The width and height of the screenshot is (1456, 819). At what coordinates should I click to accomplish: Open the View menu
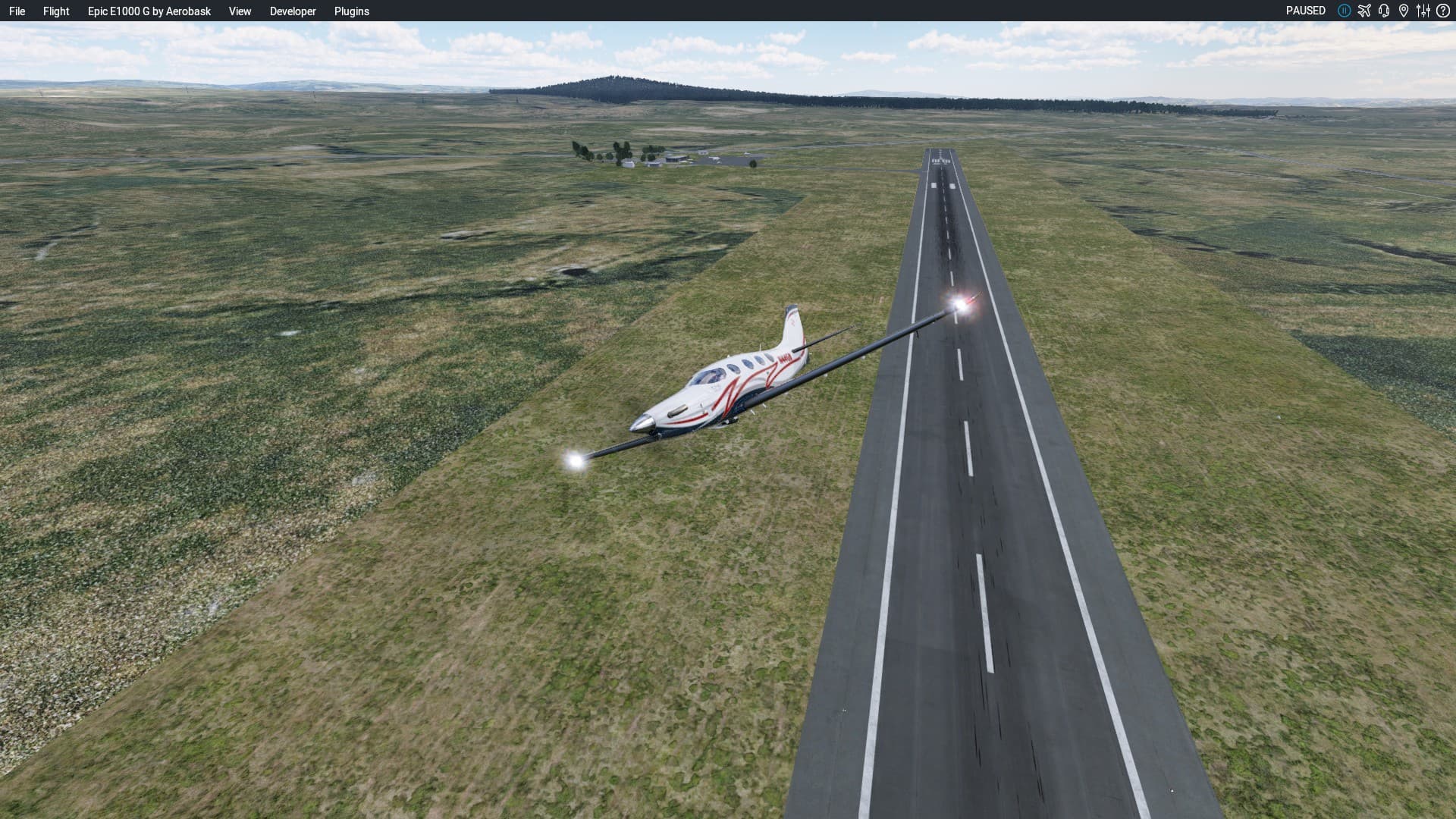point(240,11)
